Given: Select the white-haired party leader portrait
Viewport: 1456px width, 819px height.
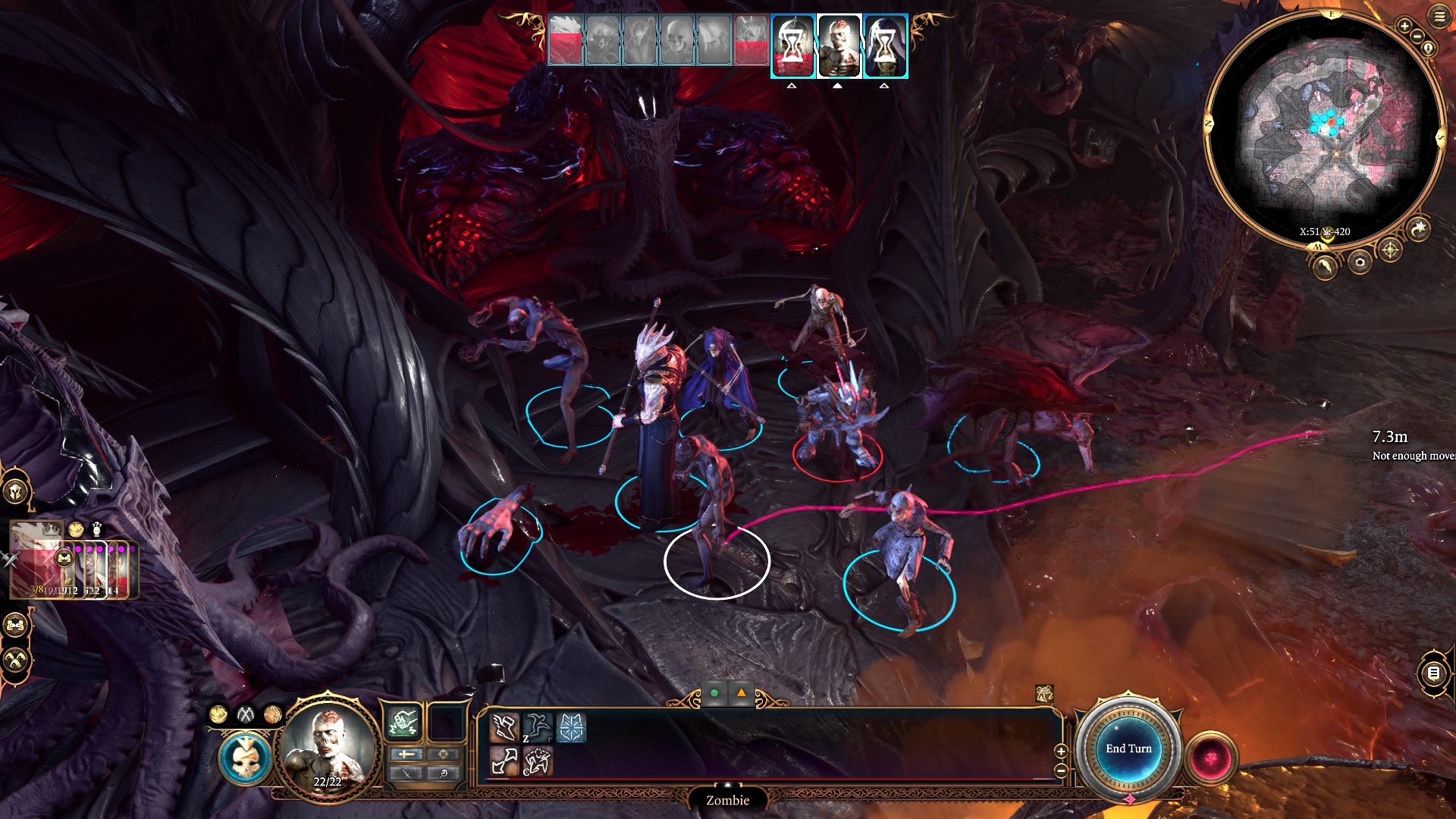Looking at the screenshot, I should pyautogui.click(x=33, y=559).
